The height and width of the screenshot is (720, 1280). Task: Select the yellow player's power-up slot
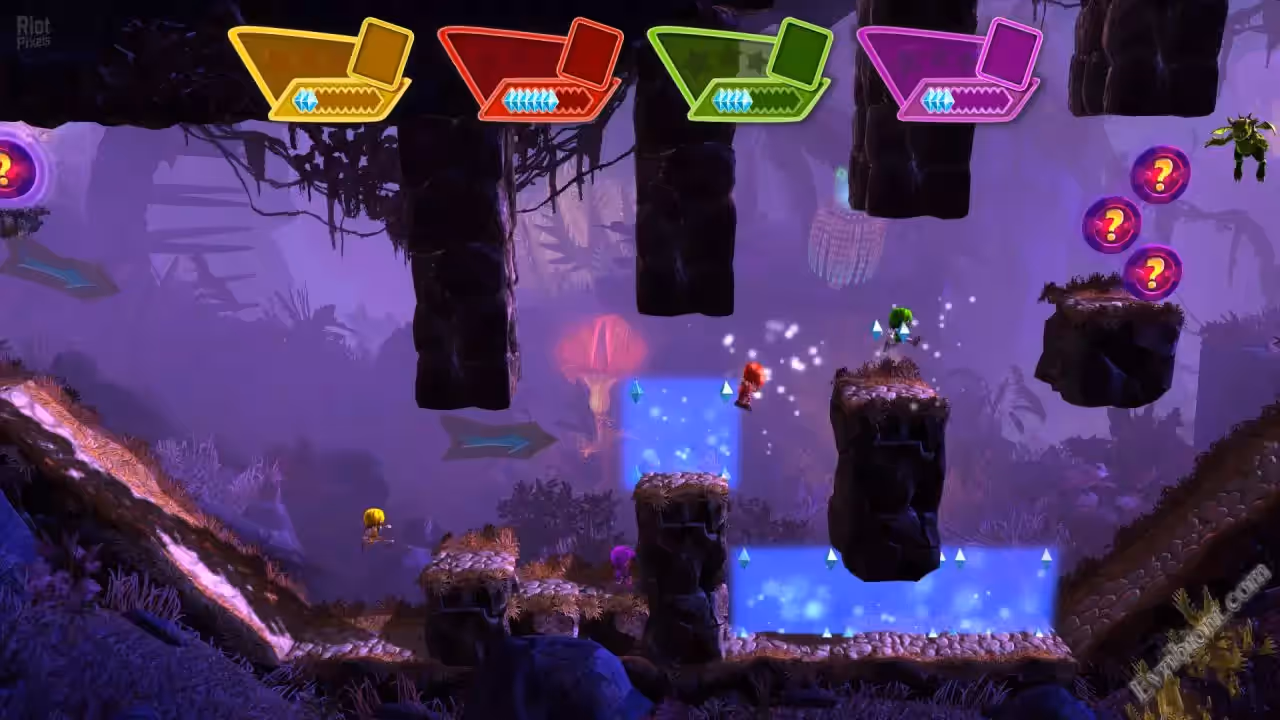coord(380,51)
